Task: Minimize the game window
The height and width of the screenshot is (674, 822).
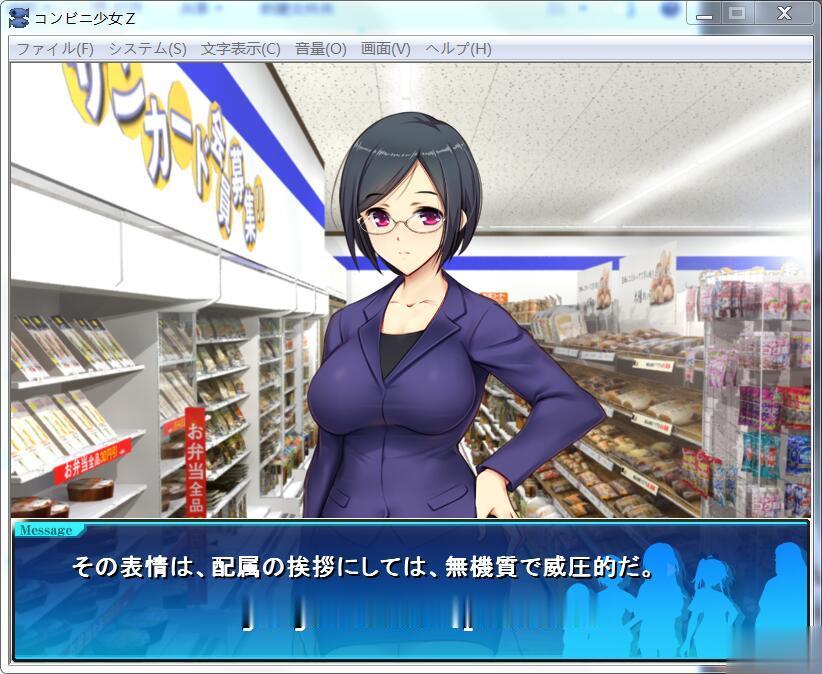Action: (706, 14)
